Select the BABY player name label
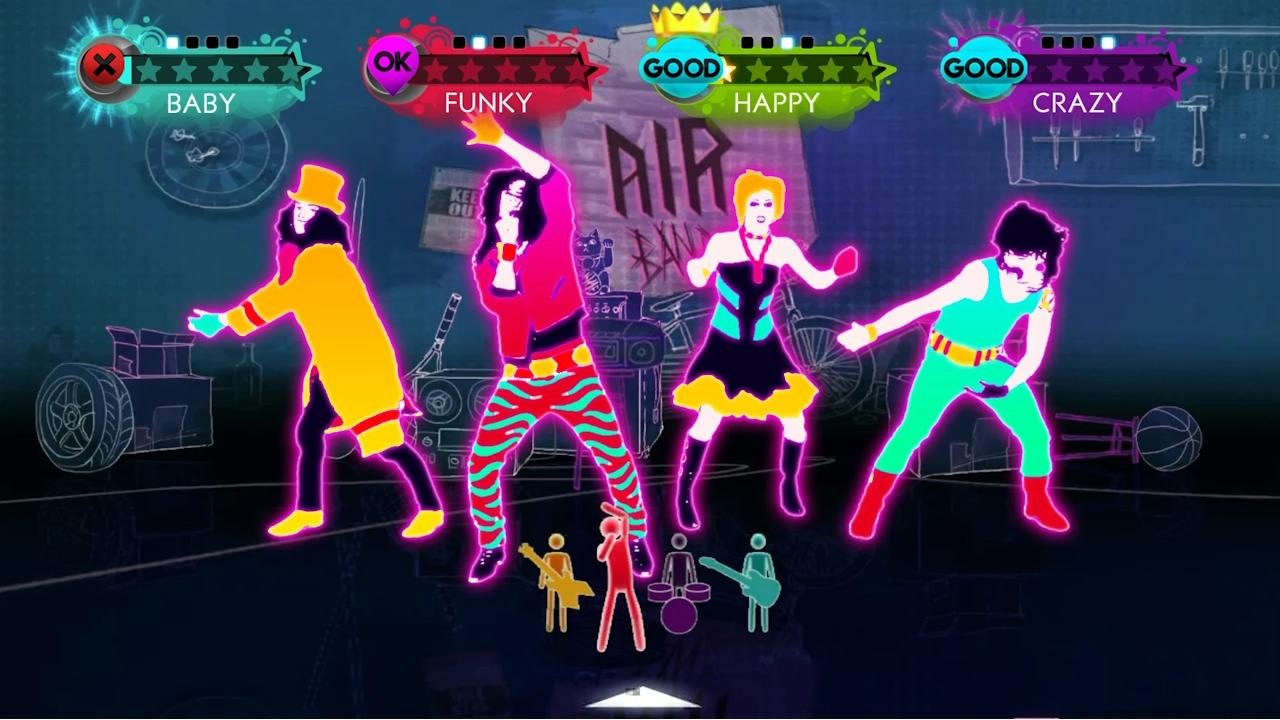Image resolution: width=1280 pixels, height=720 pixels. pos(203,101)
